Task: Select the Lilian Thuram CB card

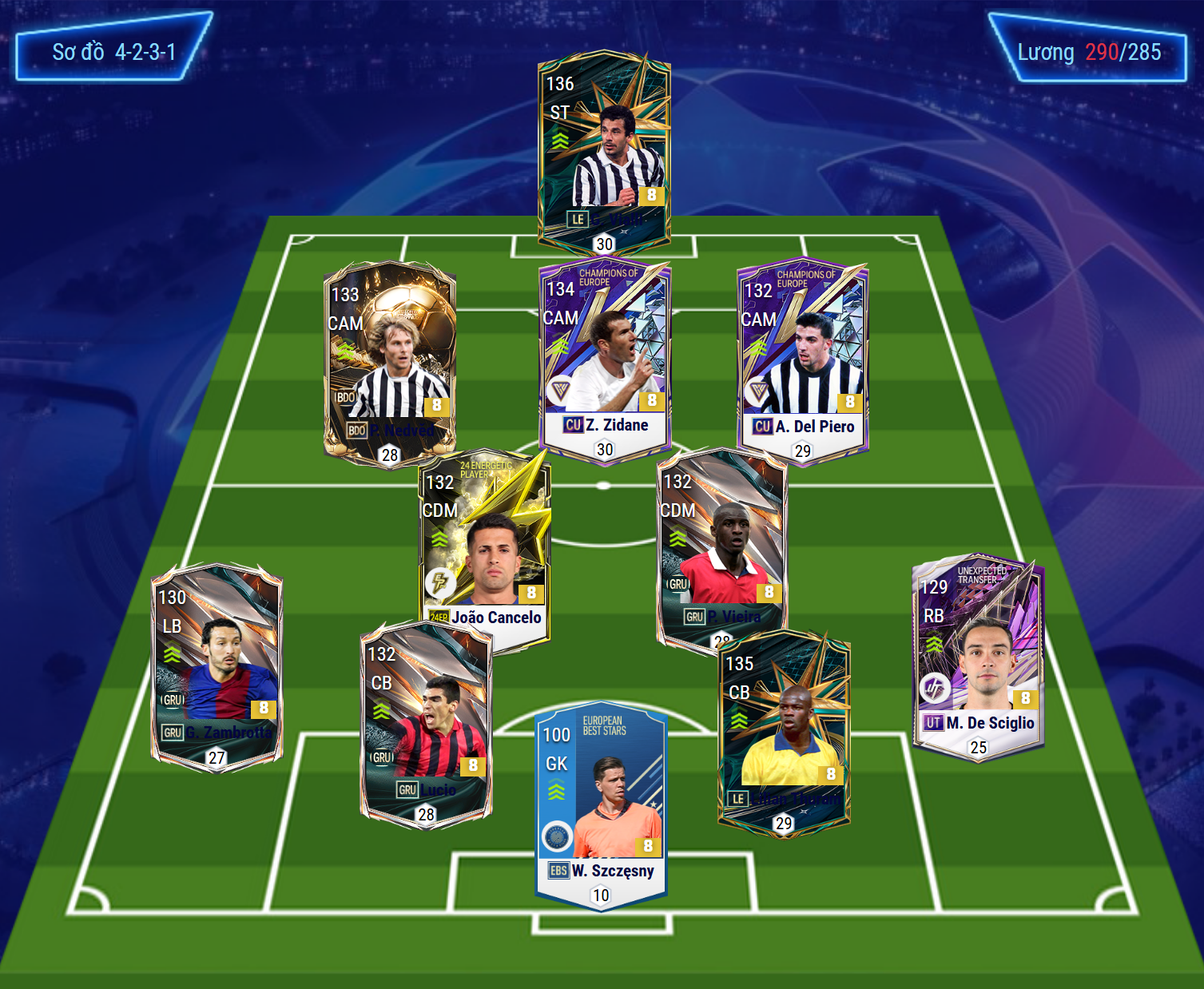Action: (783, 731)
